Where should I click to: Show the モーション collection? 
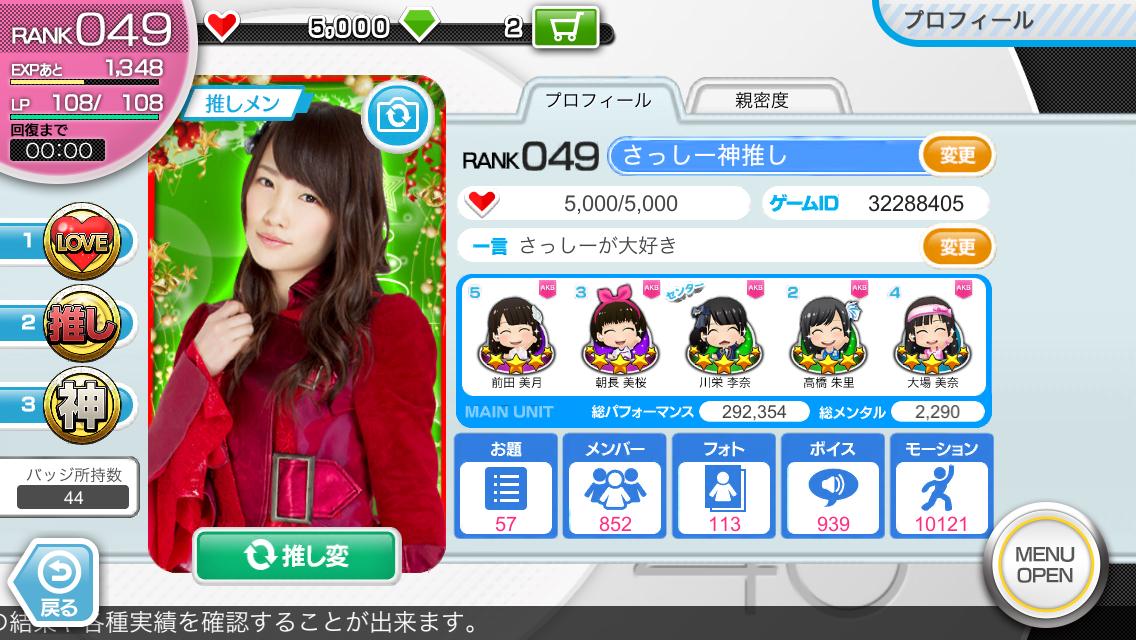(x=941, y=486)
